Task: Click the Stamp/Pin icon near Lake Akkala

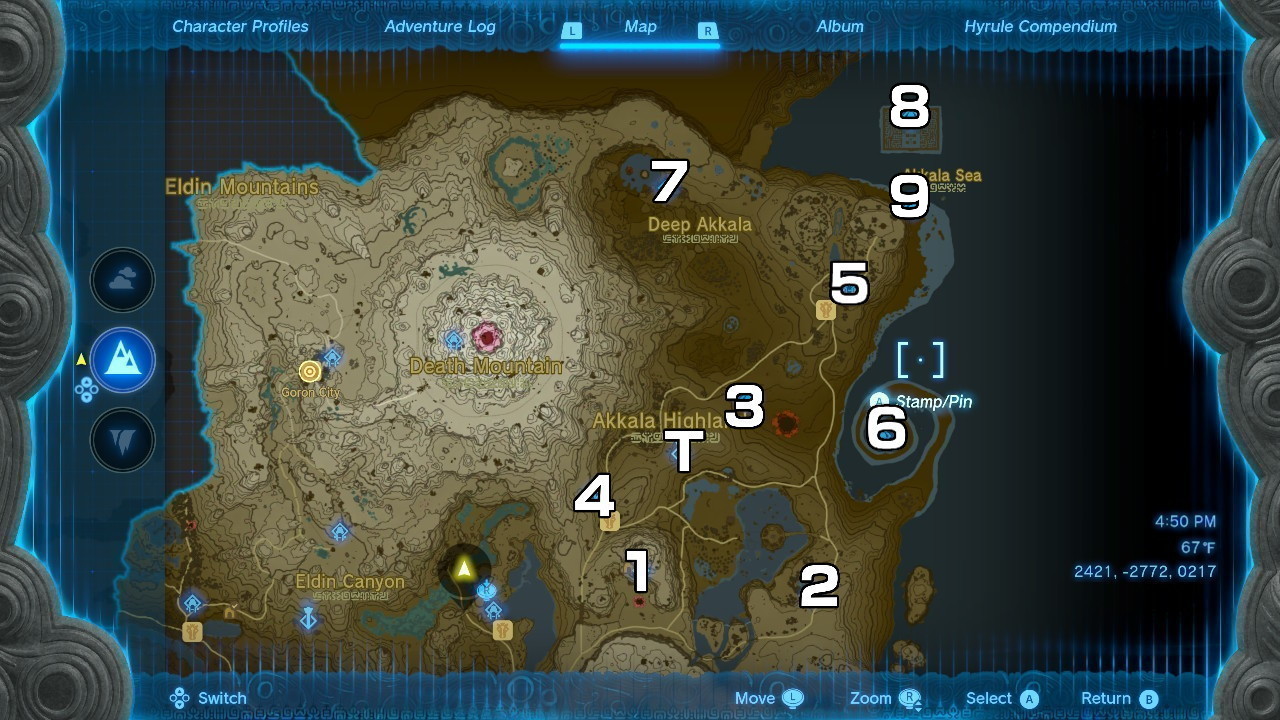Action: 878,402
